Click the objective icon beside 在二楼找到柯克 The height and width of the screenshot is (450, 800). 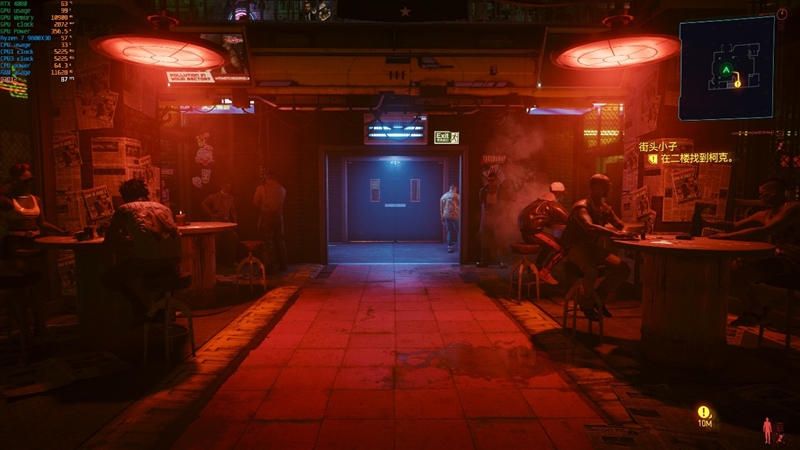(x=652, y=158)
